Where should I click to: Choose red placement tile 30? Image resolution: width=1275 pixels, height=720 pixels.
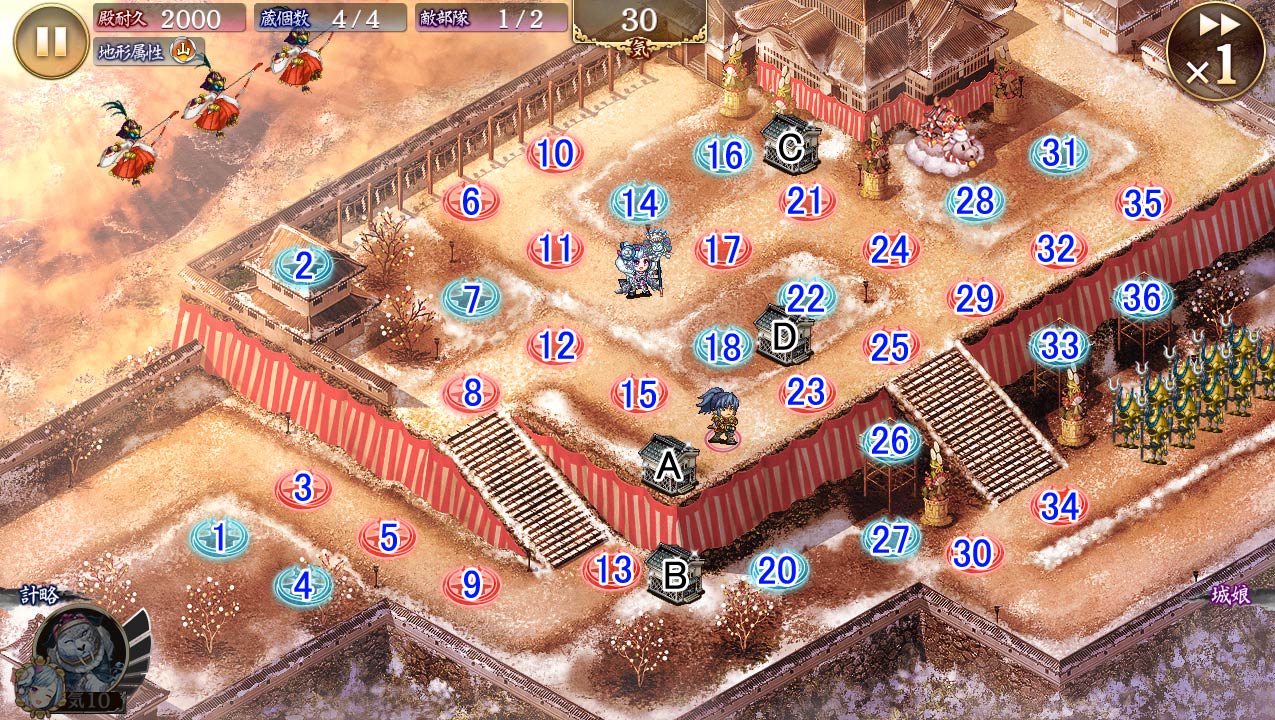pyautogui.click(x=973, y=553)
